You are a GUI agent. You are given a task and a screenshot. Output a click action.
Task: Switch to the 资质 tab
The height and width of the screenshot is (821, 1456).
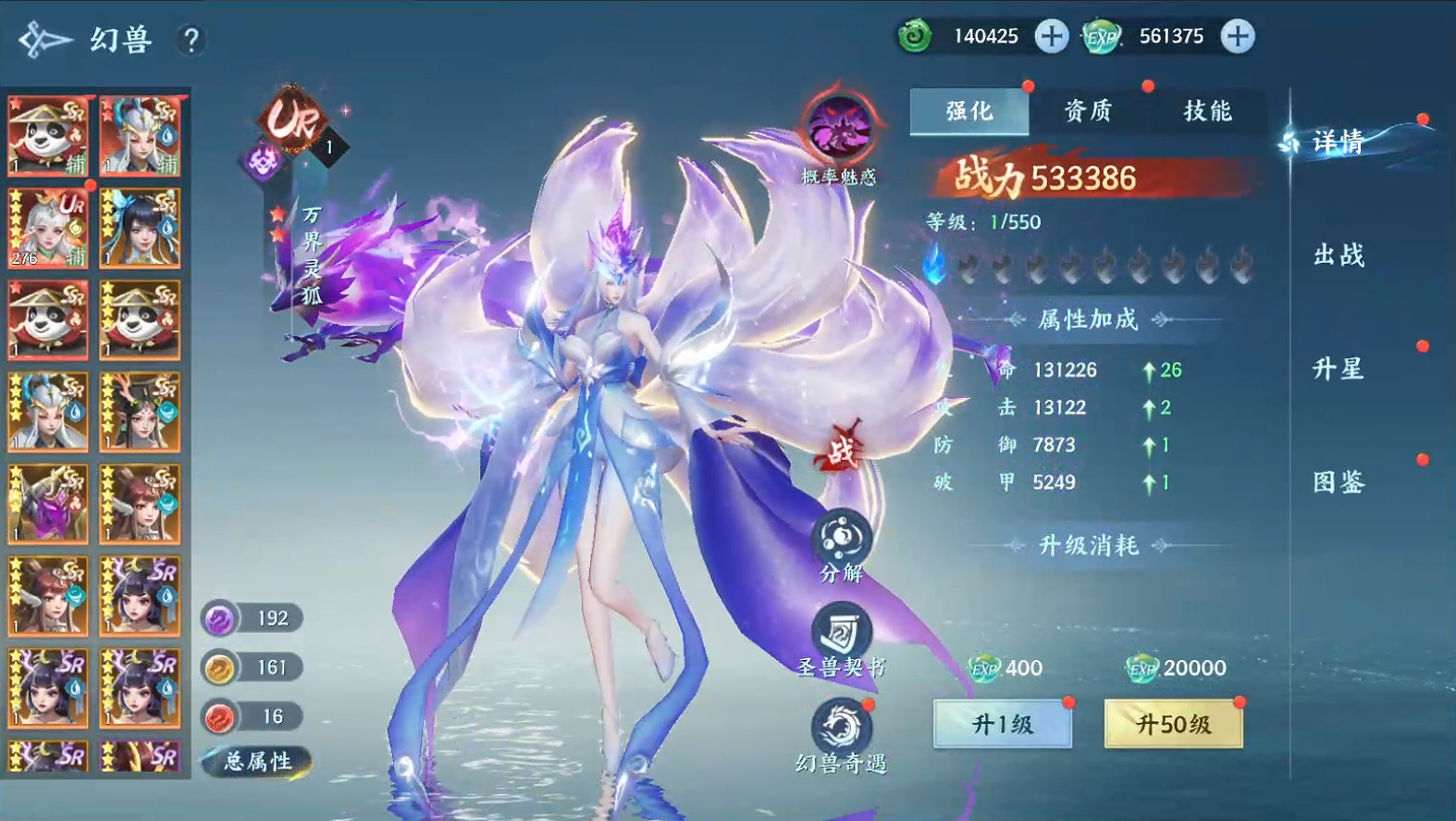pyautogui.click(x=1088, y=110)
